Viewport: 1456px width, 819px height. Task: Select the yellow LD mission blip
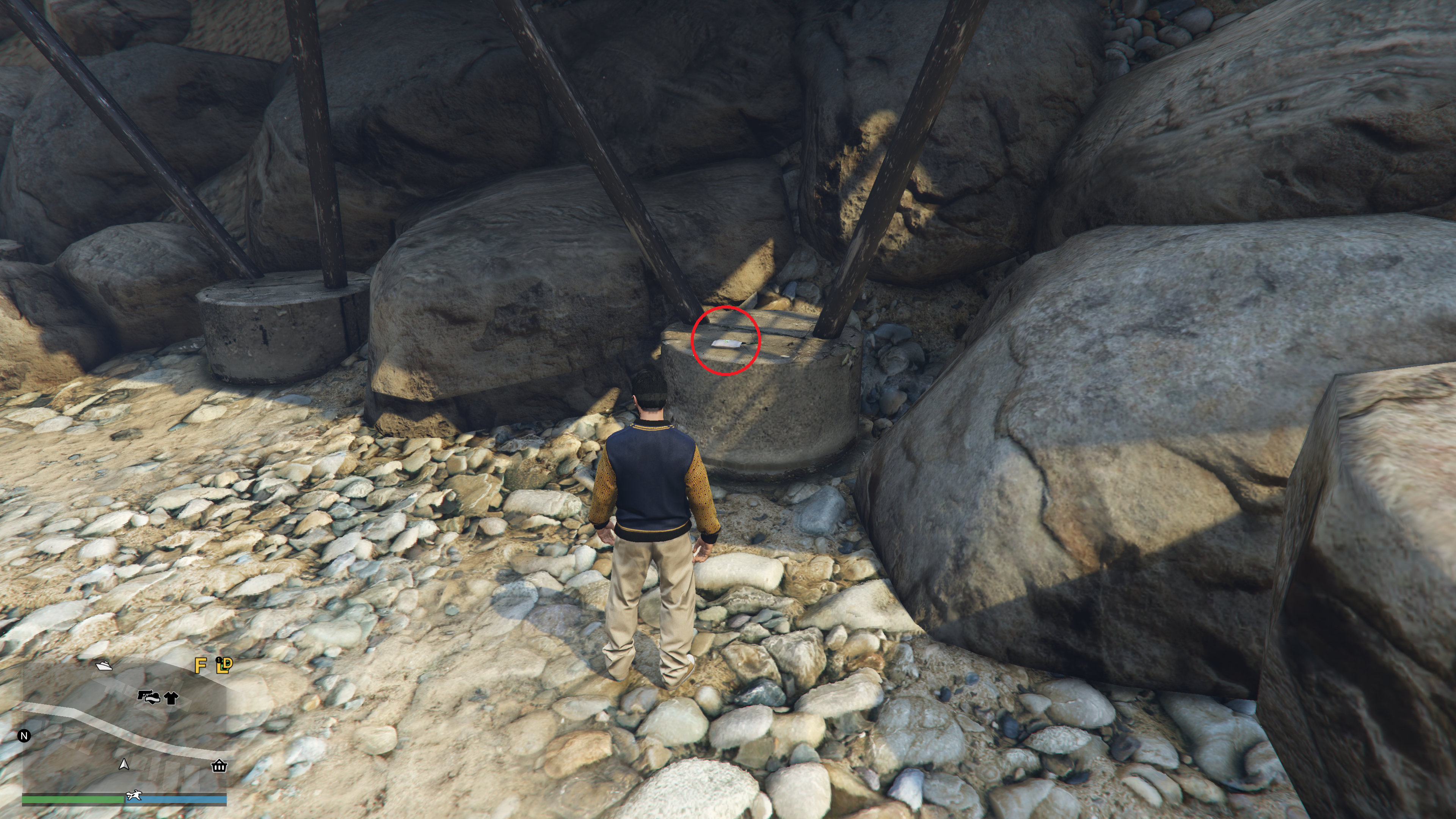[224, 665]
